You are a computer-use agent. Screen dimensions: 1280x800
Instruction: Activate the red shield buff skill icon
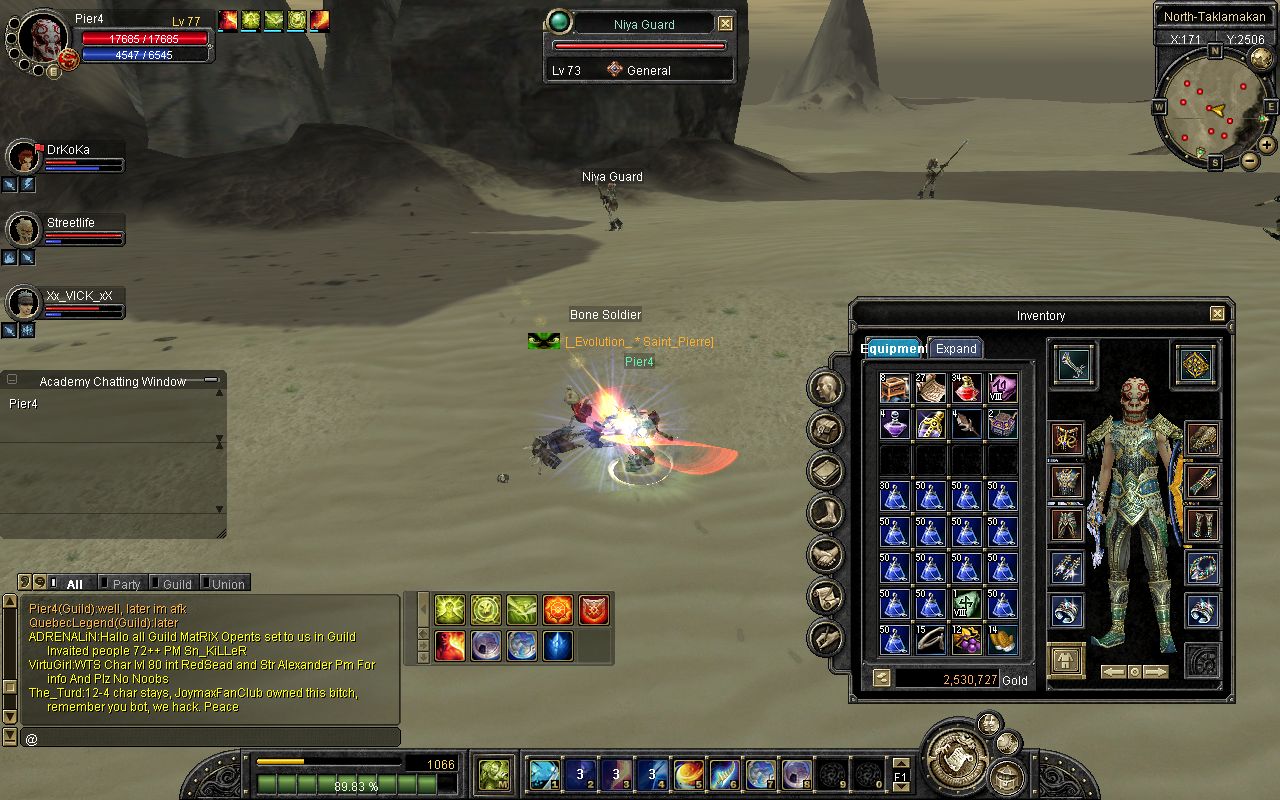(x=594, y=609)
